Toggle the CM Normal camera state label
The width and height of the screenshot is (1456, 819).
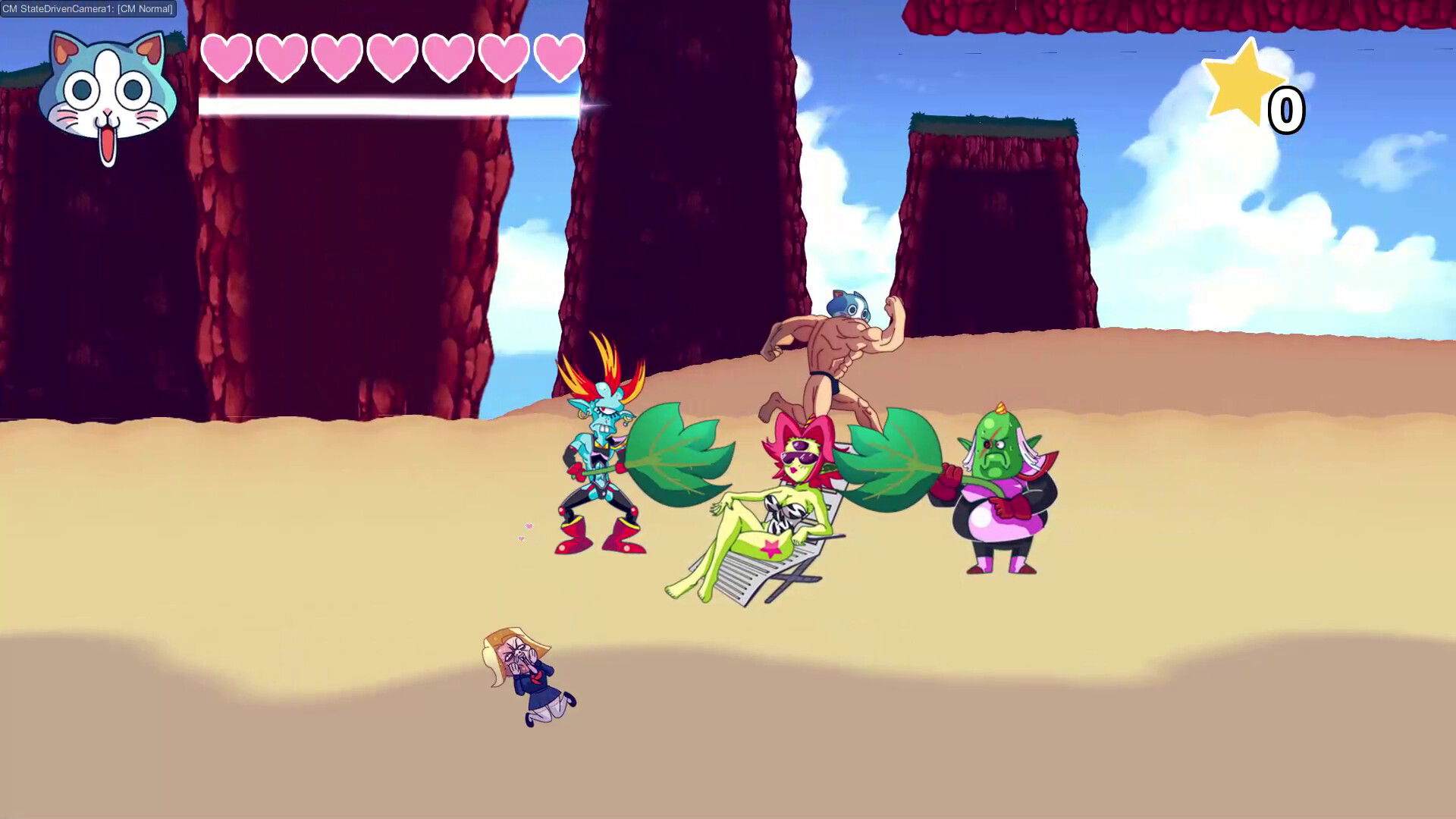144,10
